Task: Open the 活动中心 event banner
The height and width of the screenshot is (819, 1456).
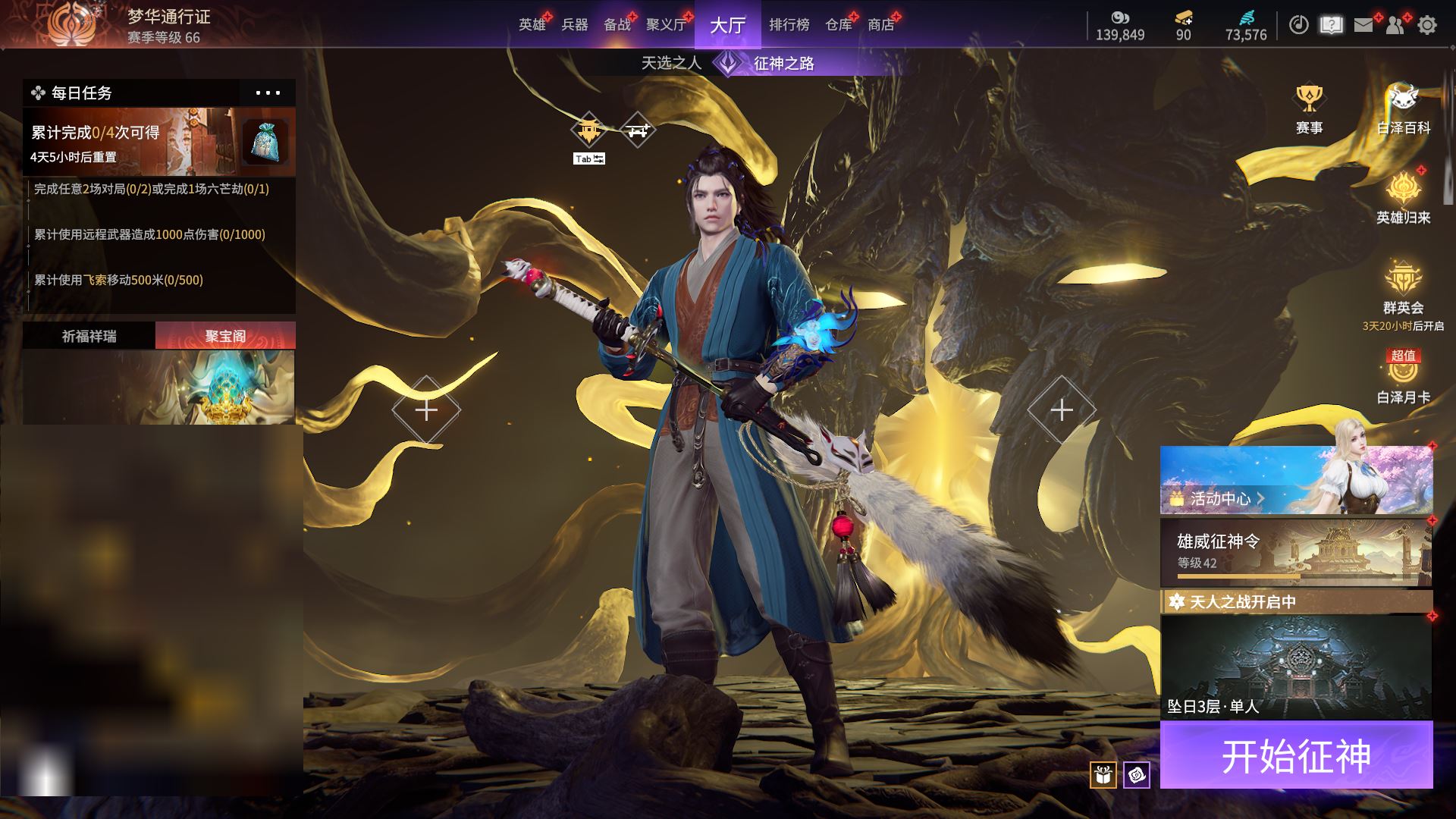Action: [1296, 480]
